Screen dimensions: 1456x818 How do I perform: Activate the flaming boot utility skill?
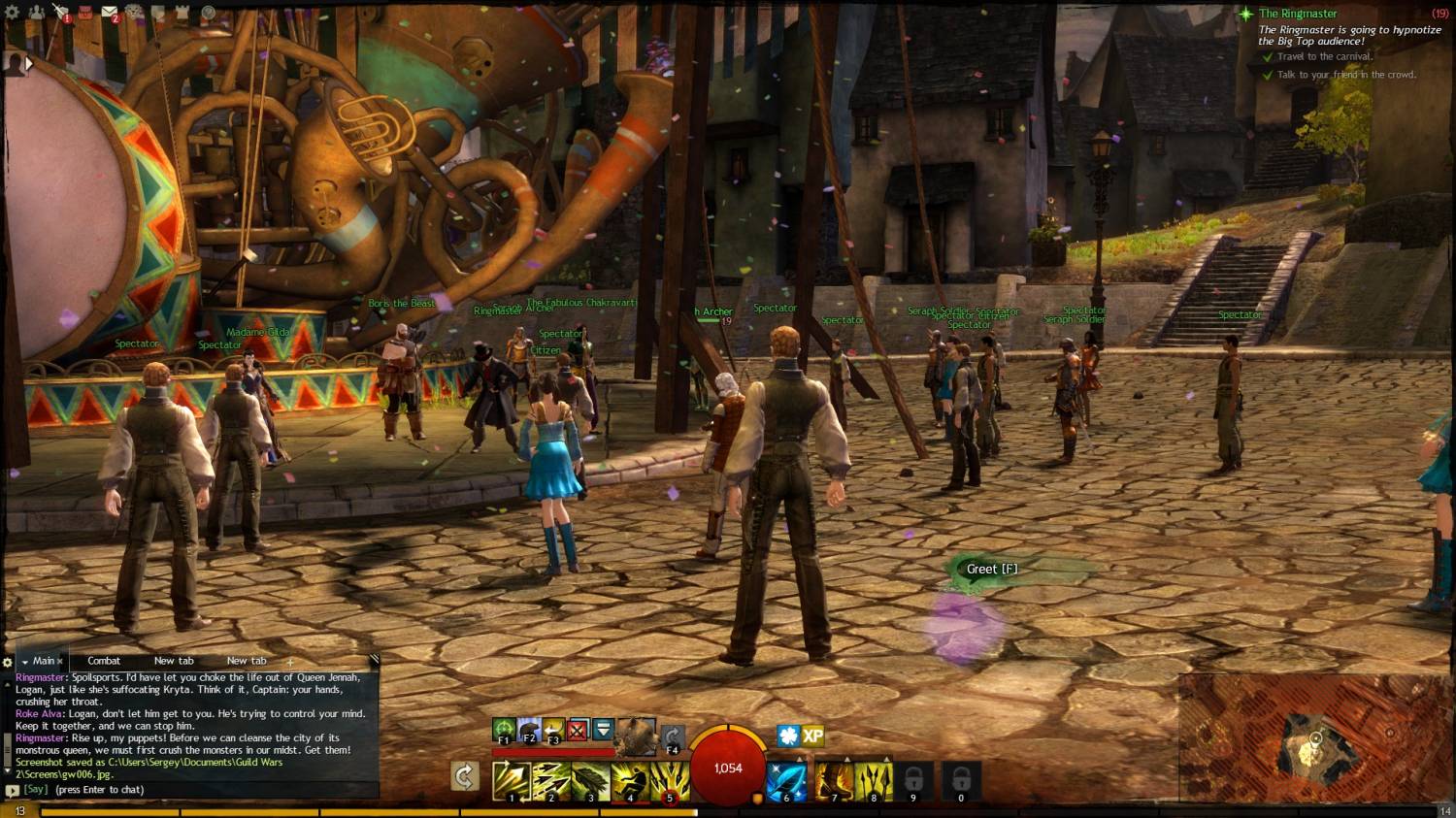point(833,781)
